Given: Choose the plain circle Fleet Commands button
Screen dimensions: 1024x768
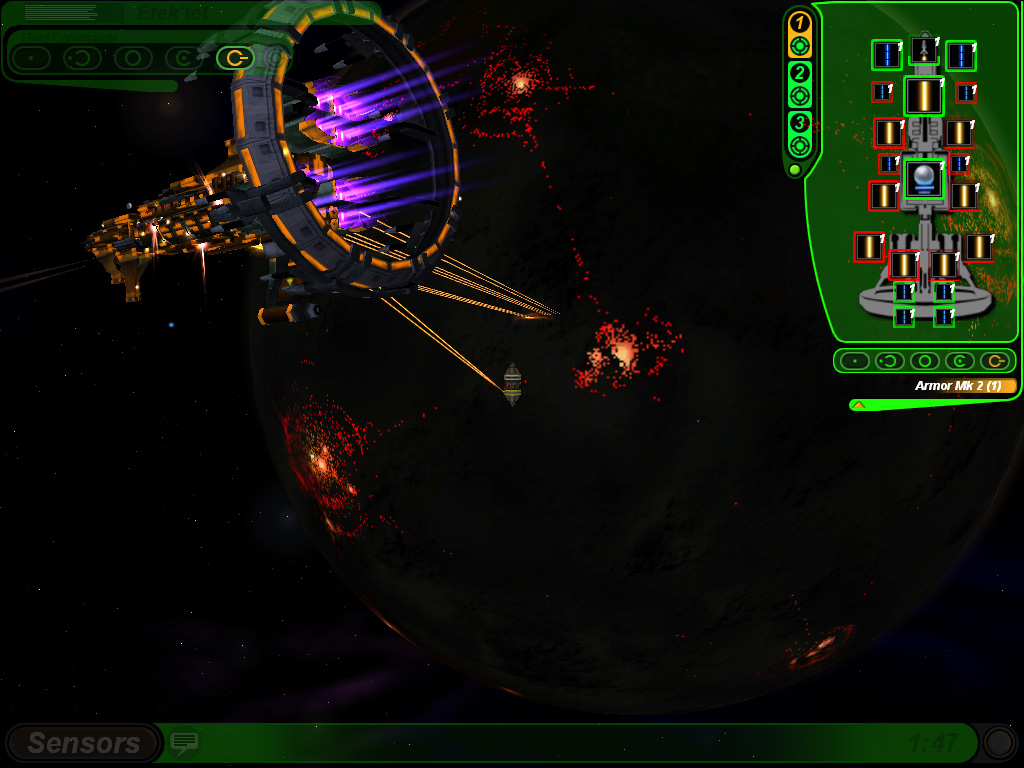Looking at the screenshot, I should coord(132,58).
